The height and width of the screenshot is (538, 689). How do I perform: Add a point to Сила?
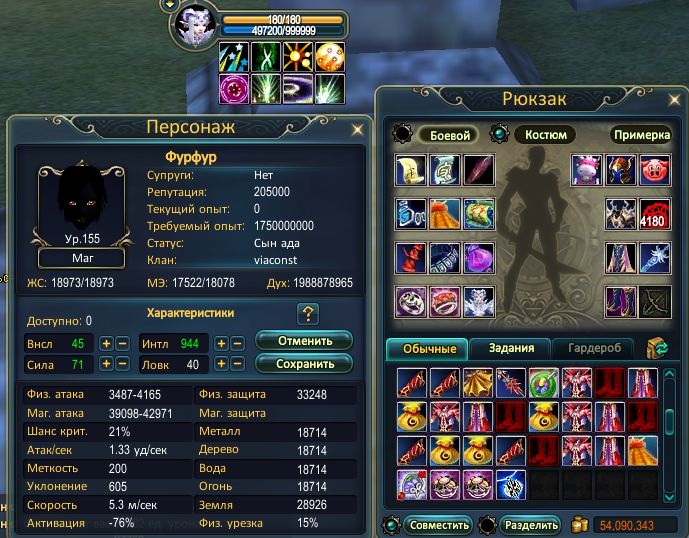point(106,365)
